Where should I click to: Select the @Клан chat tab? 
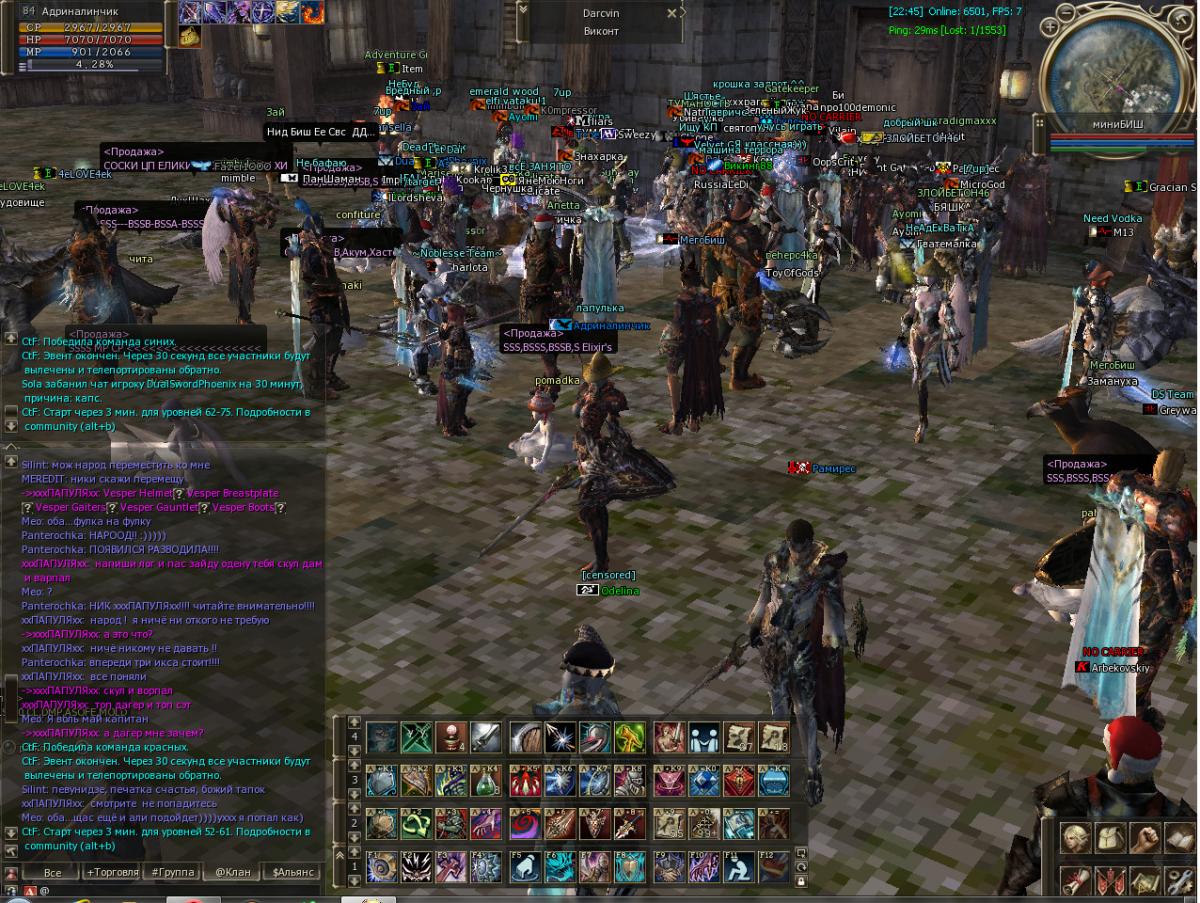pyautogui.click(x=233, y=872)
